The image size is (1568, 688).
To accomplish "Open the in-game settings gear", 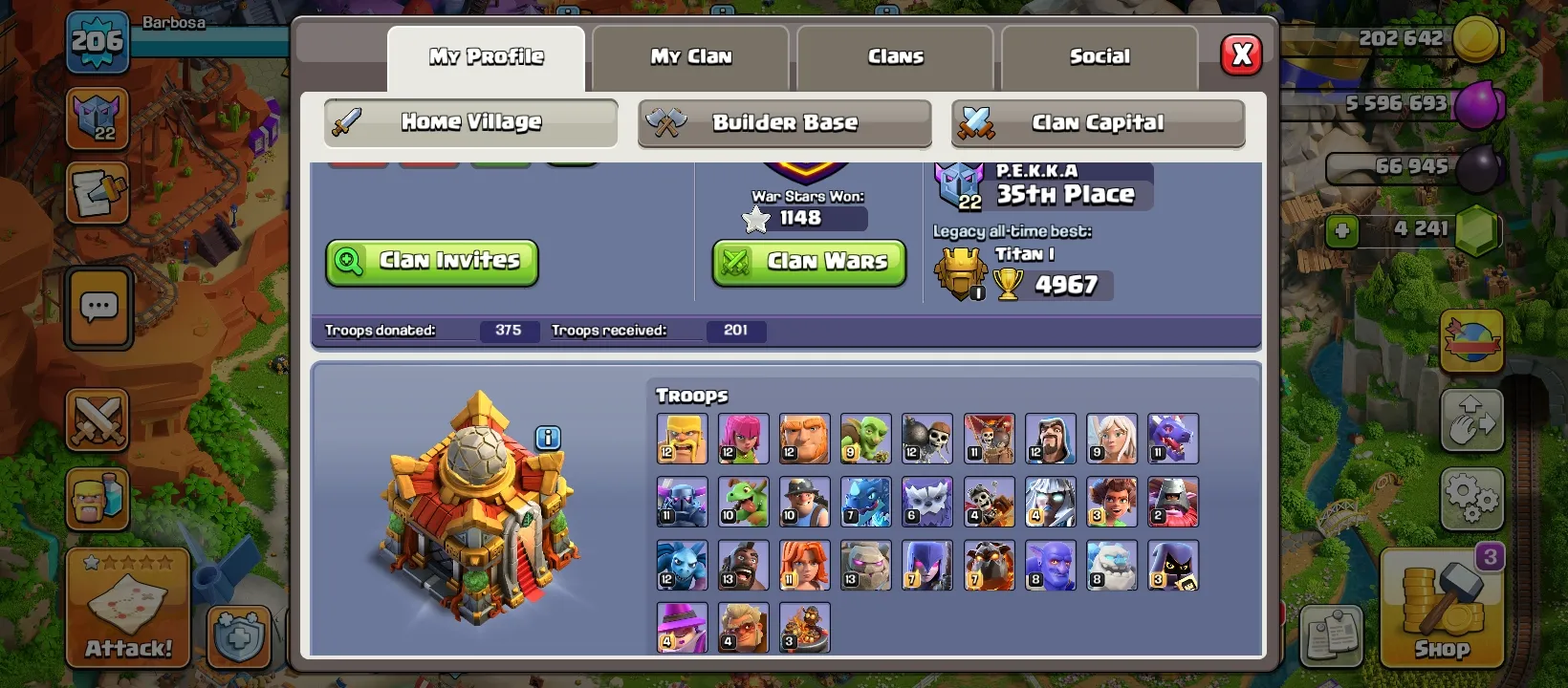I will 1472,498.
